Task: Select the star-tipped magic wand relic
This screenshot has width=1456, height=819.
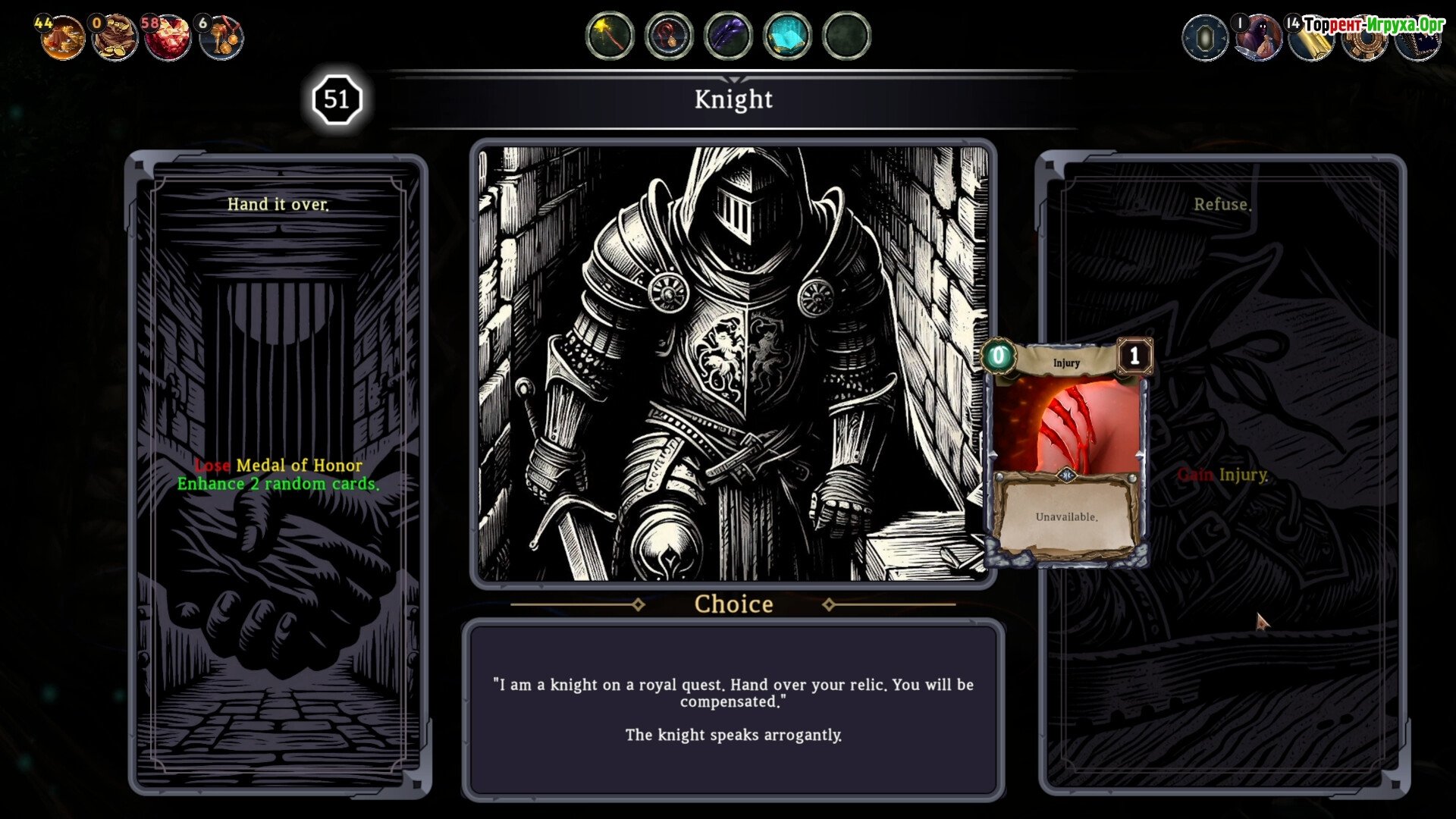Action: click(610, 36)
